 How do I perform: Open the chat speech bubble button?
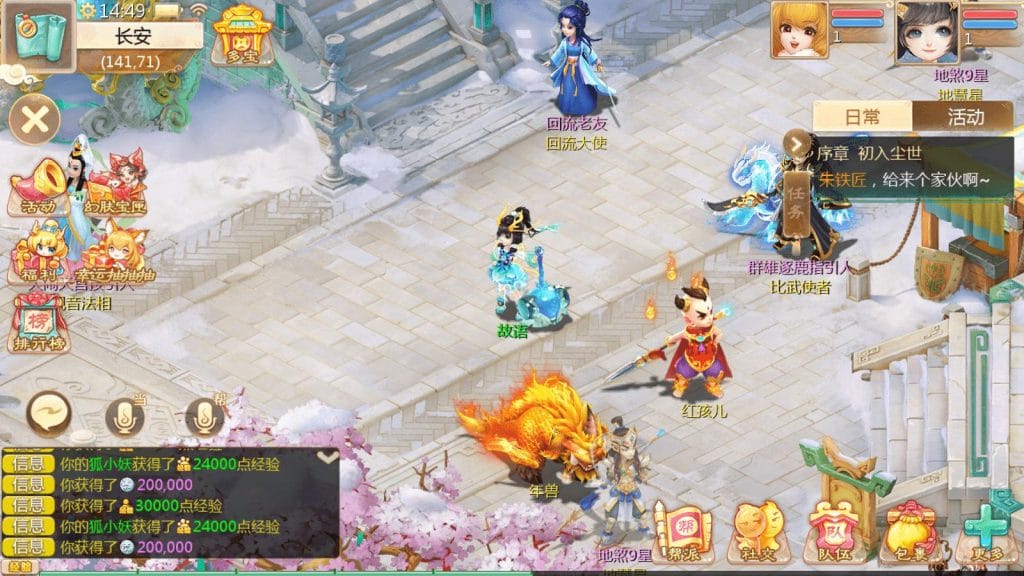[48, 411]
